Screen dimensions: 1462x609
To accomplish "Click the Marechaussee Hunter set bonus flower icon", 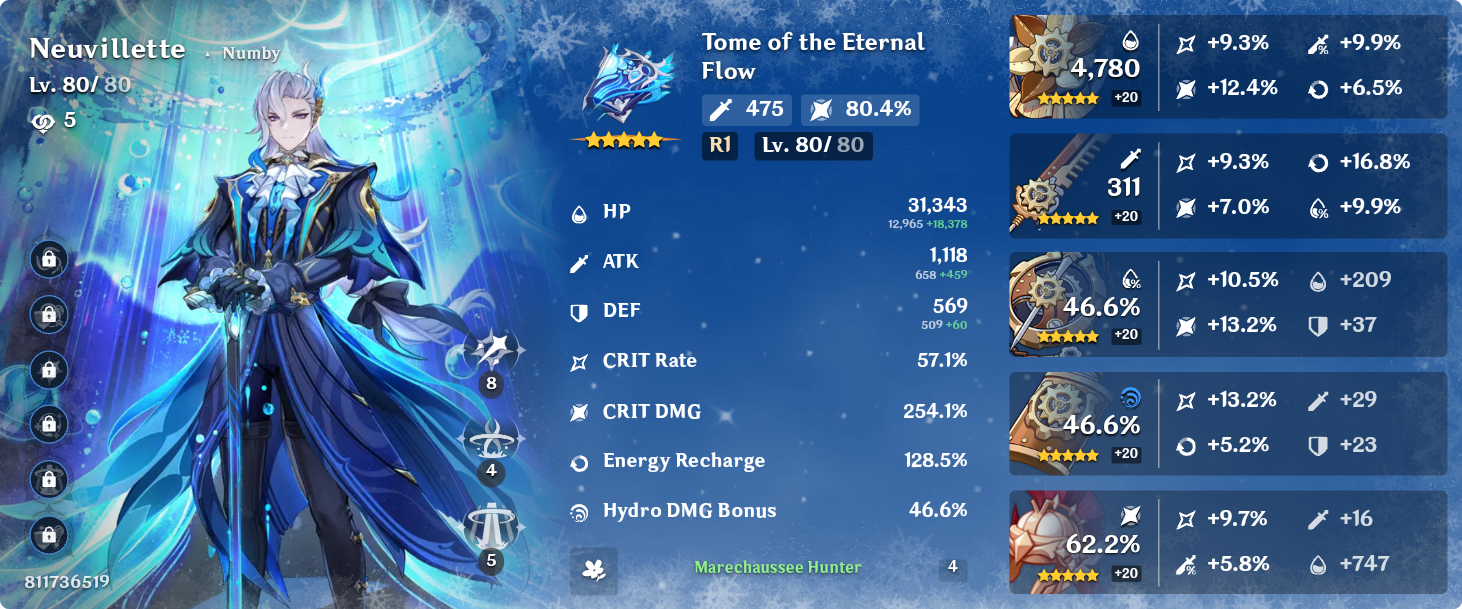I will click(x=594, y=570).
